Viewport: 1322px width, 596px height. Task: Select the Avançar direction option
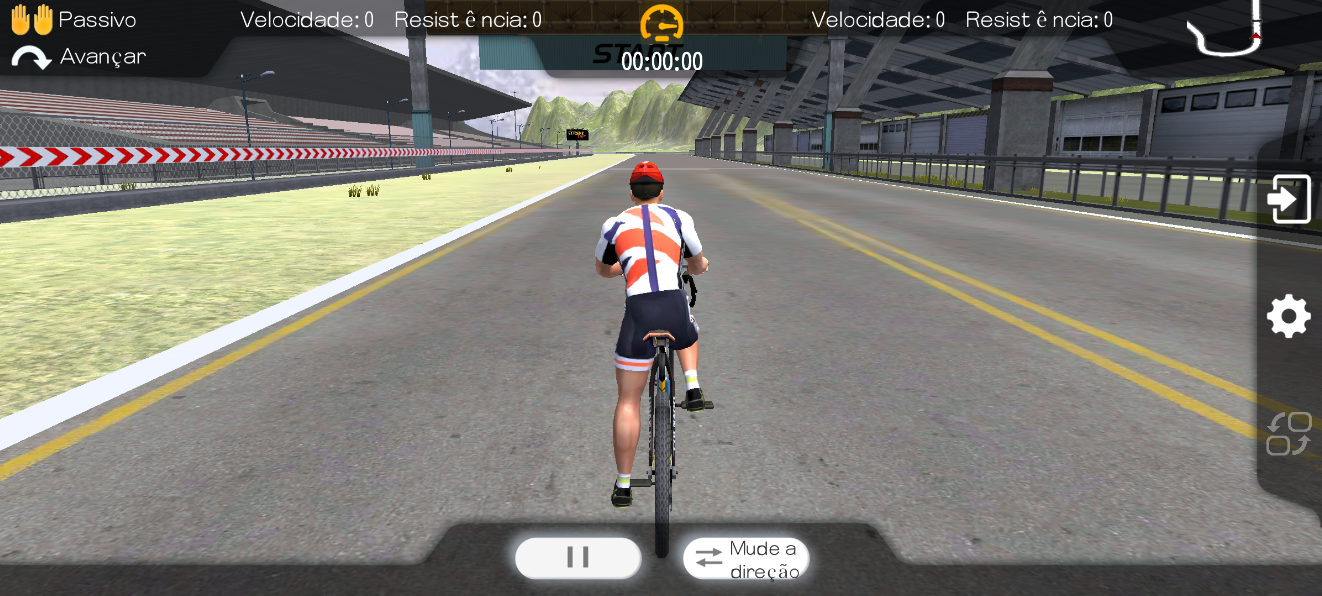pyautogui.click(x=79, y=57)
